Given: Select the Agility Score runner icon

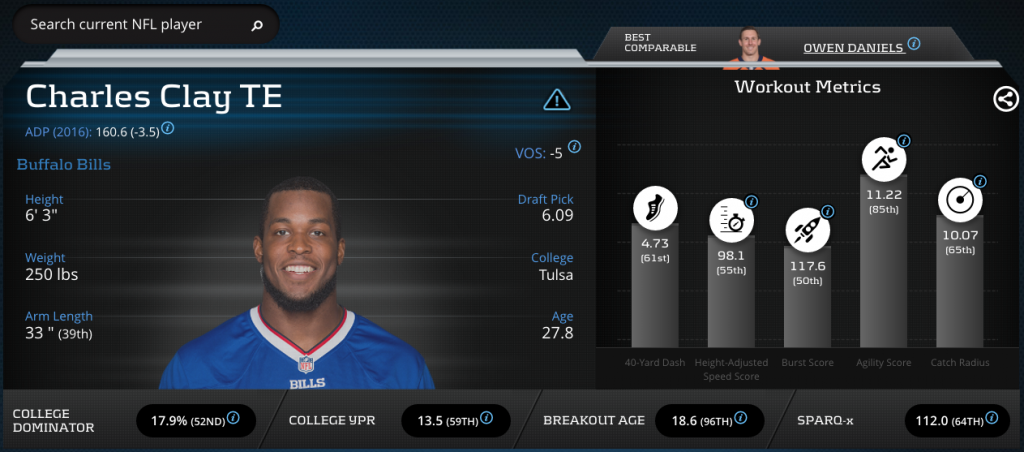Looking at the screenshot, I should click(884, 158).
